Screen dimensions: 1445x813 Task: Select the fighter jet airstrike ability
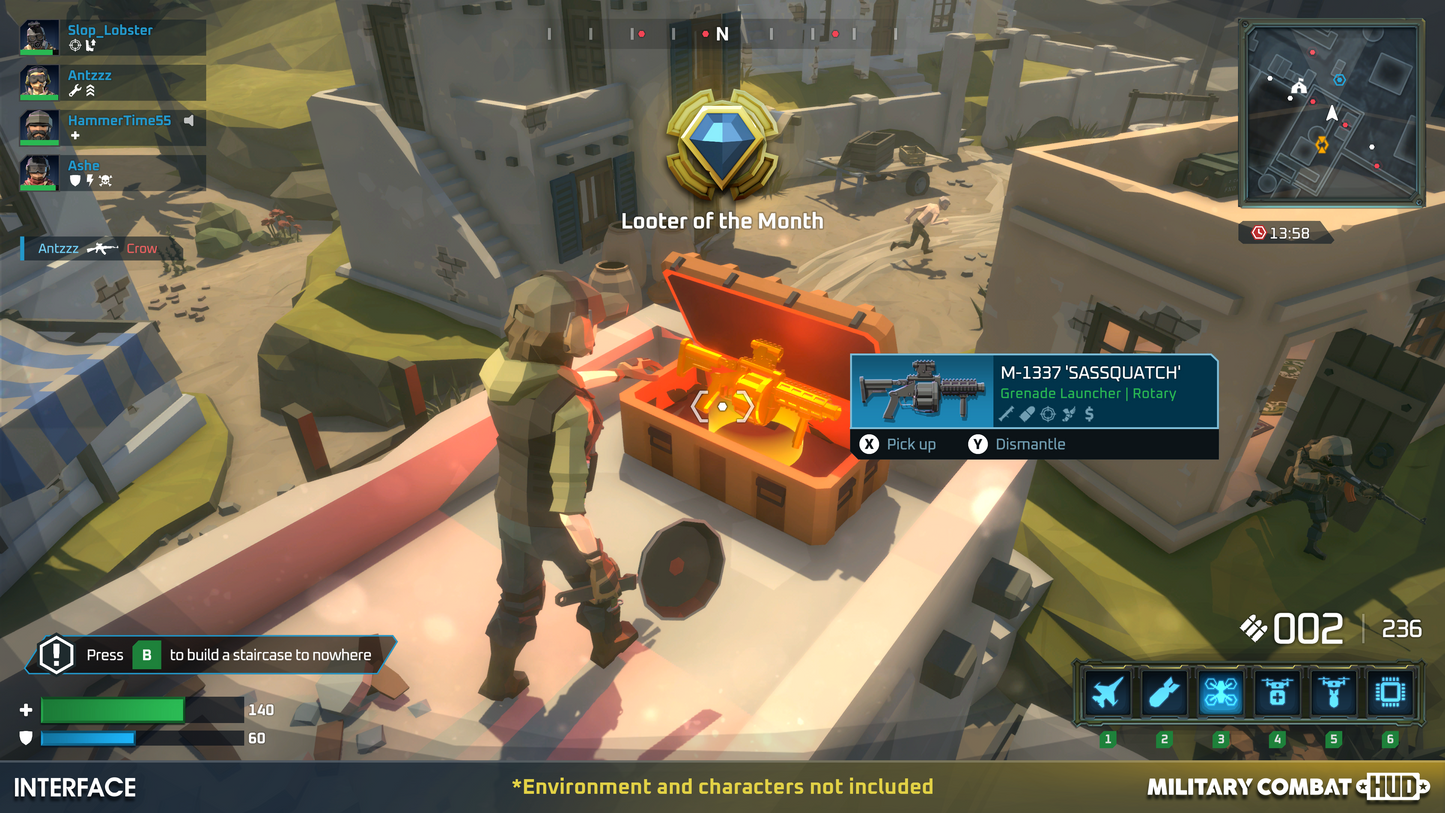(x=1107, y=692)
